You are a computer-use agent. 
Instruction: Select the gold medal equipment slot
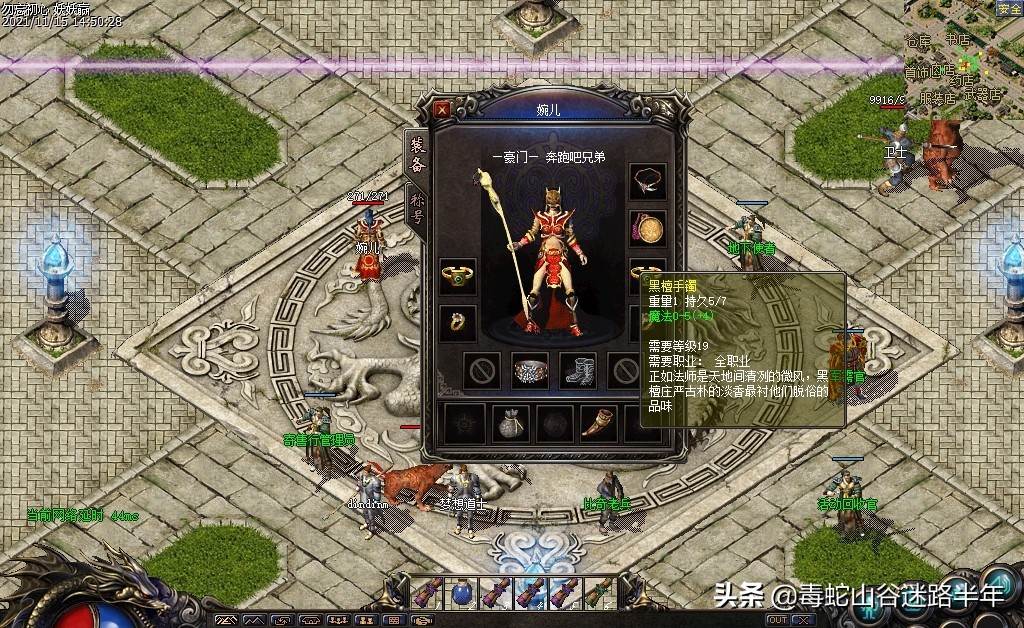click(647, 229)
